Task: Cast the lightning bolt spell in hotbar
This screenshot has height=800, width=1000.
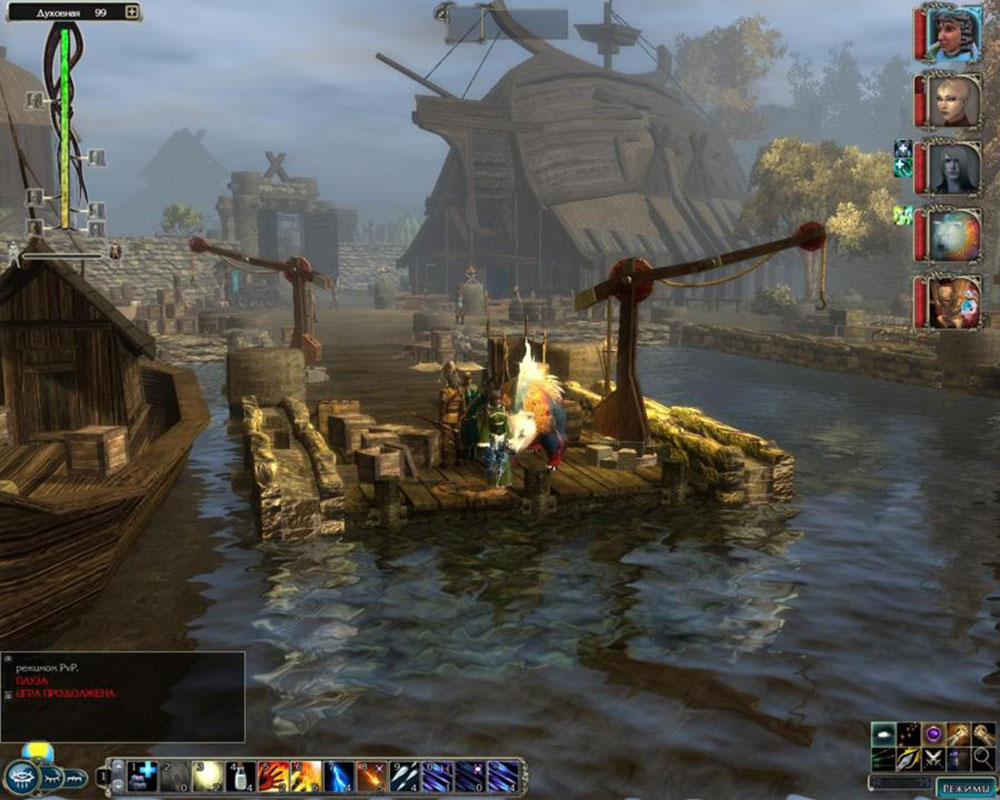Action: point(338,776)
